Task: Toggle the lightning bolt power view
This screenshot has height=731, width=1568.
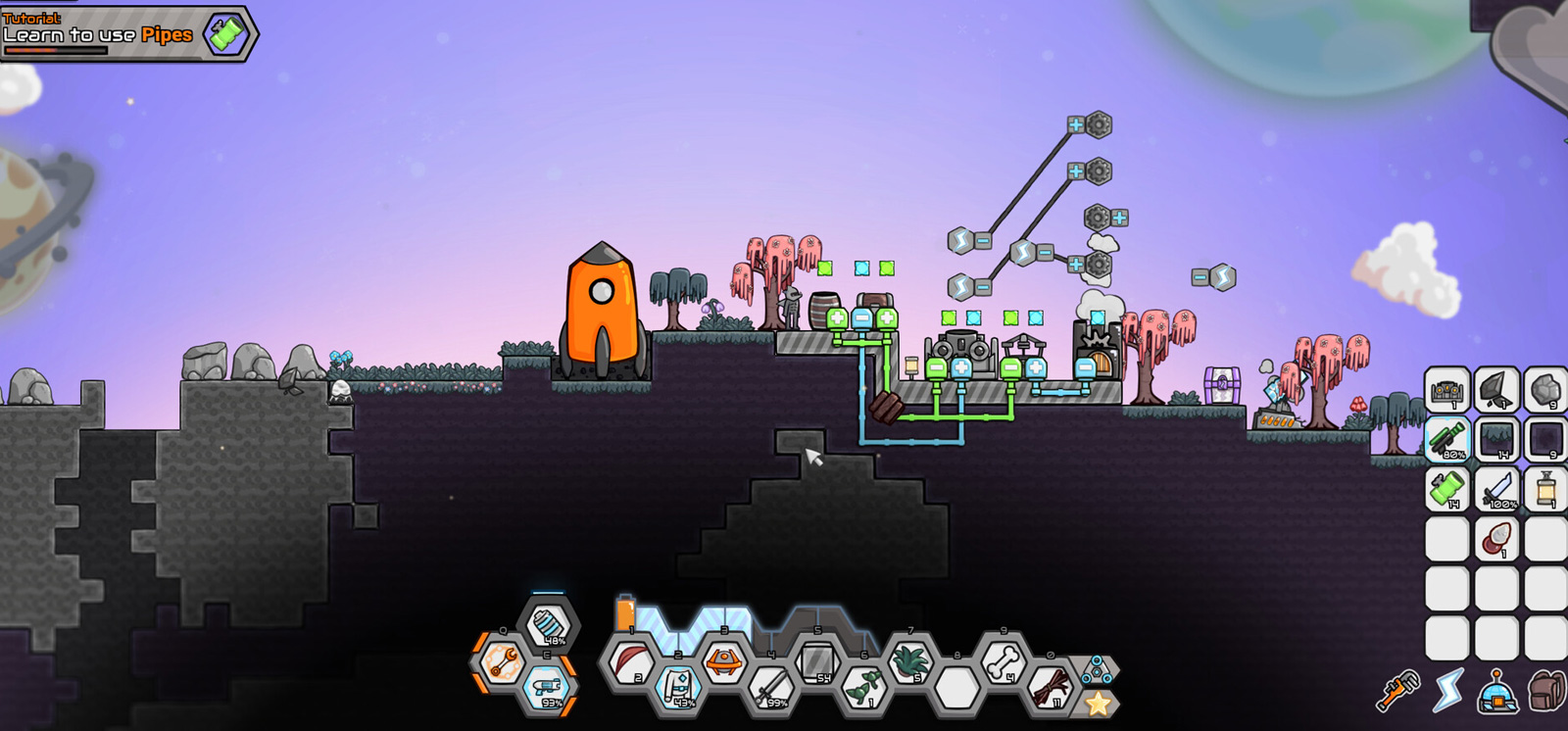Action: coord(1447,692)
